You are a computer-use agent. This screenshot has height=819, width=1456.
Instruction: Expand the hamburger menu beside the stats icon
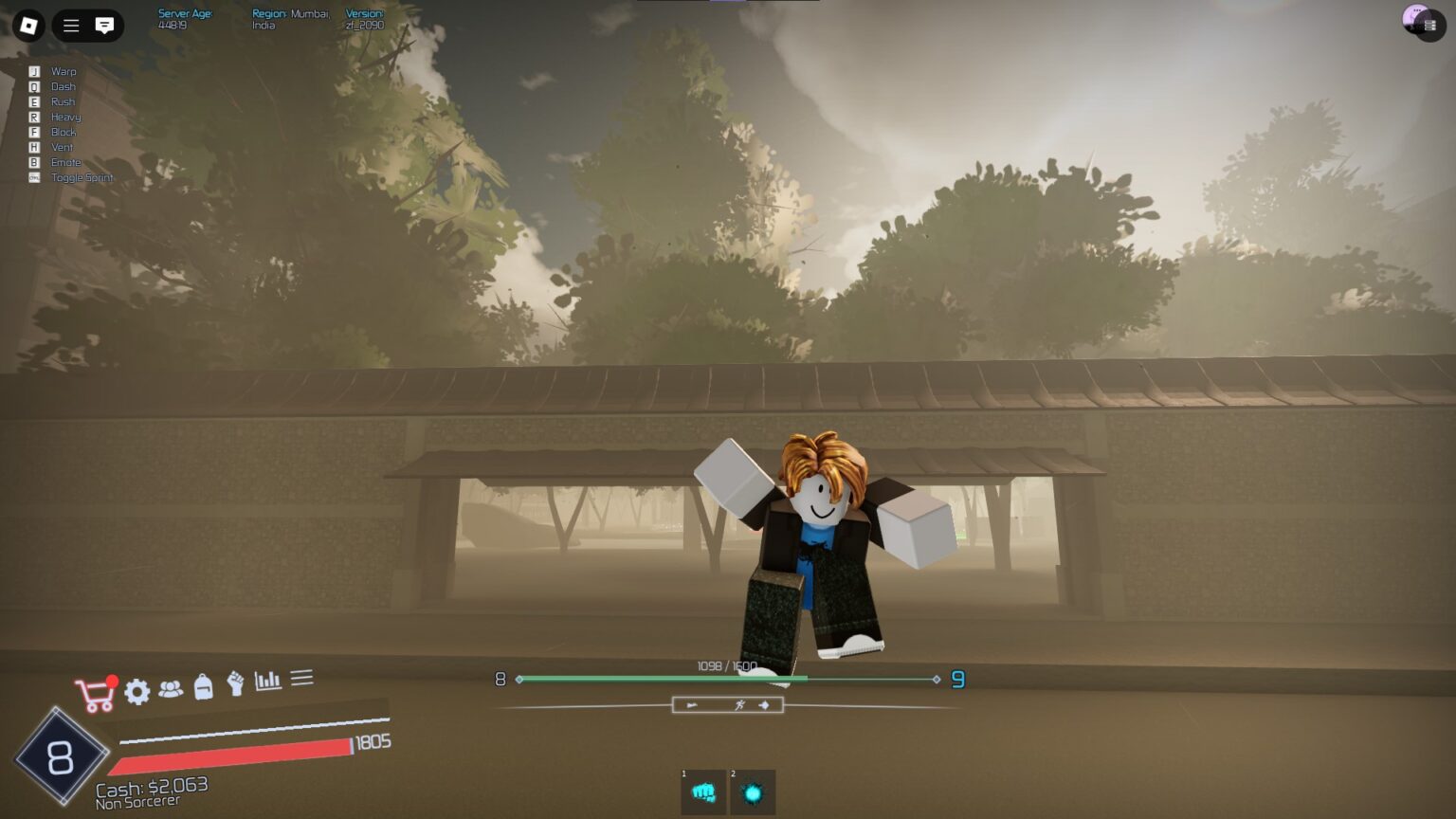point(301,677)
